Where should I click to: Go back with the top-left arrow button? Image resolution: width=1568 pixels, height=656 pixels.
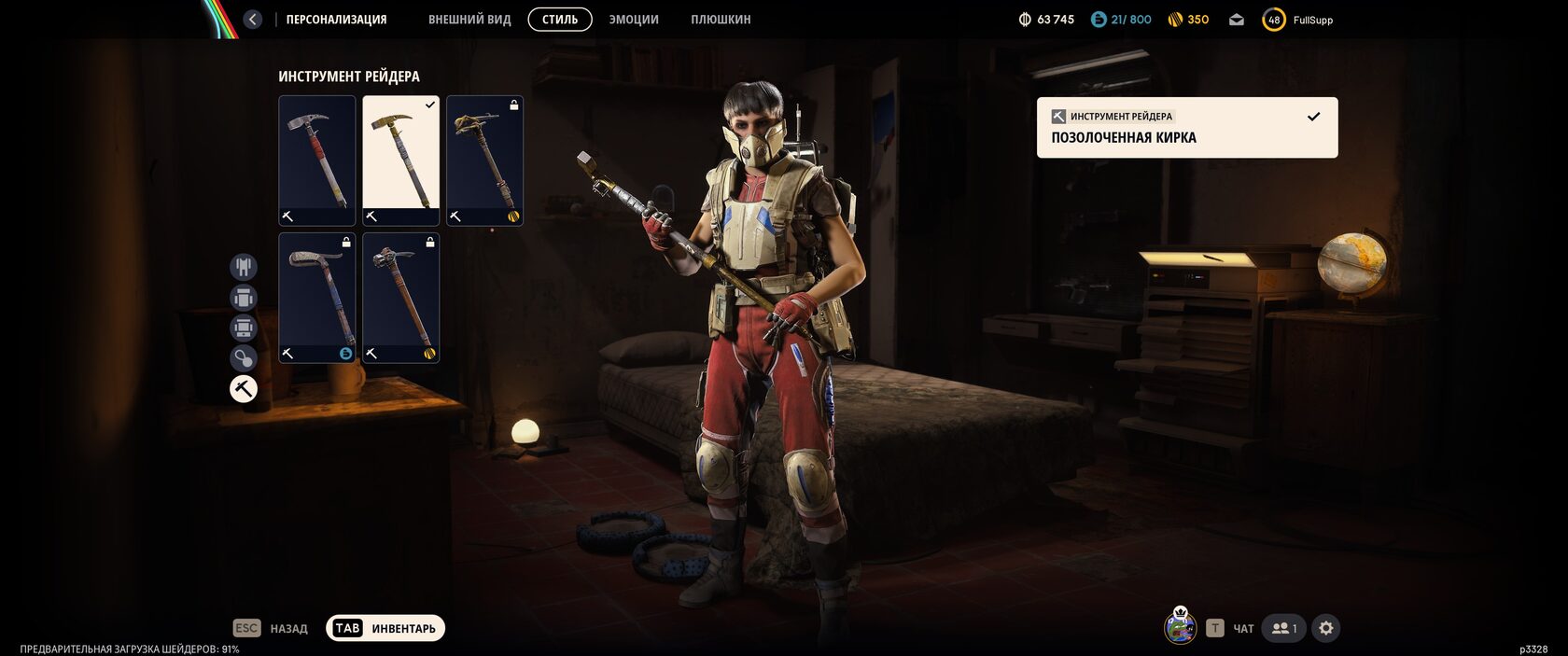coord(253,20)
